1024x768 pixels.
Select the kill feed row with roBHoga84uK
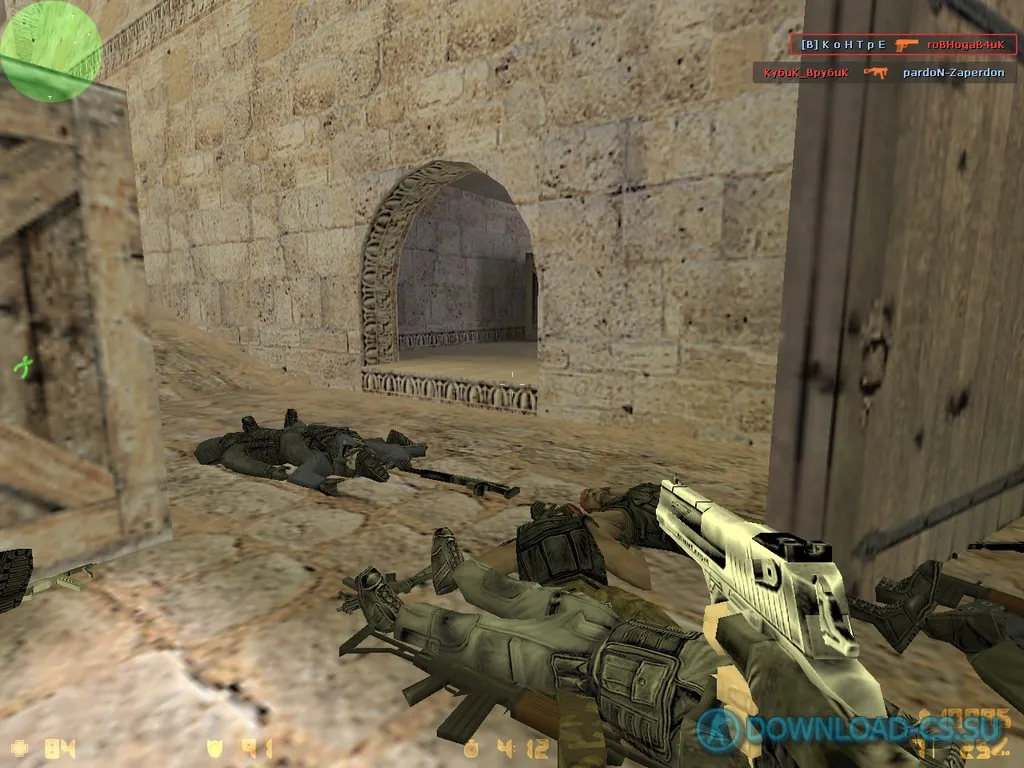click(902, 45)
